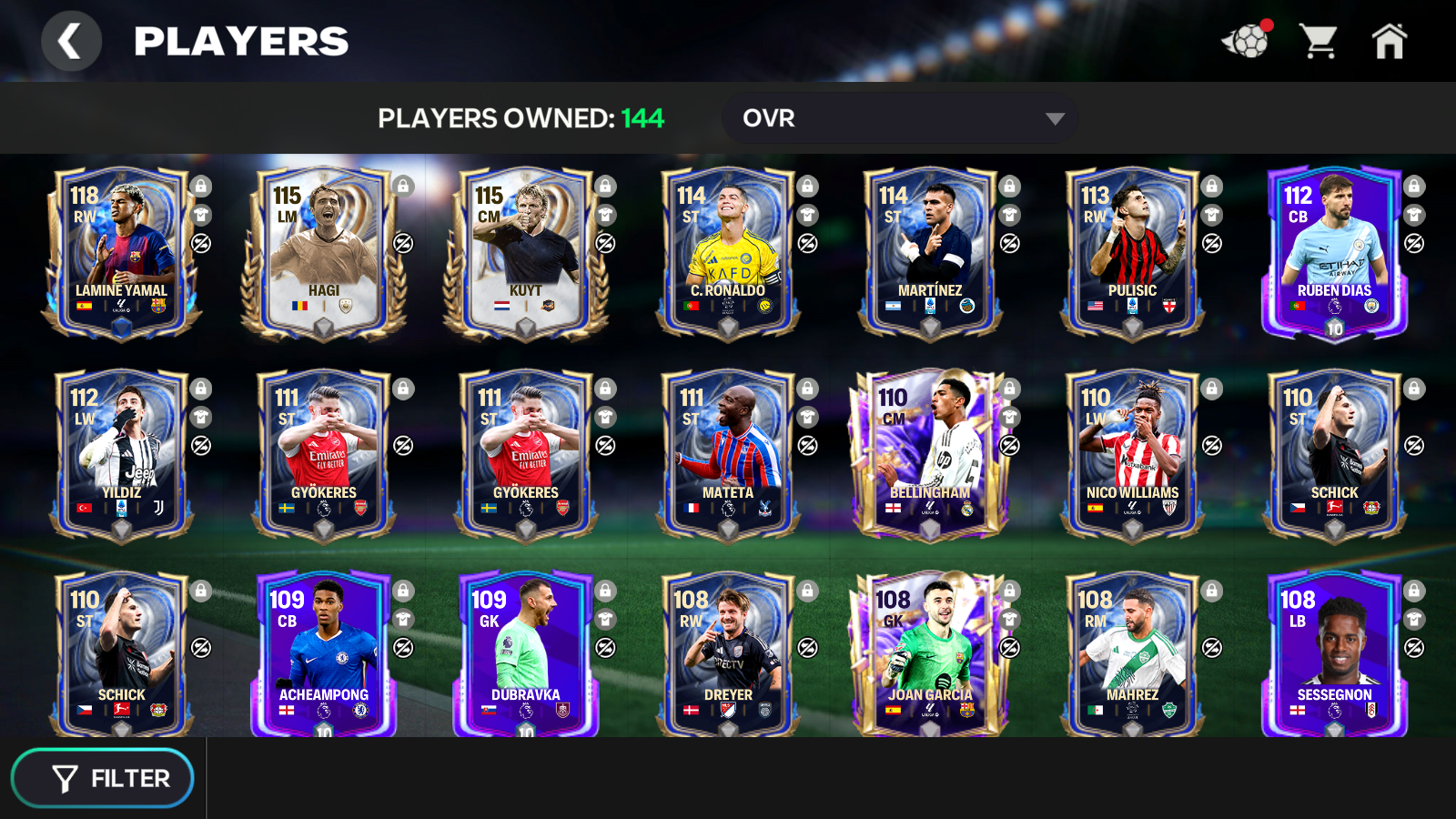Select the Mateta 111 ST card

pyautogui.click(x=727, y=454)
